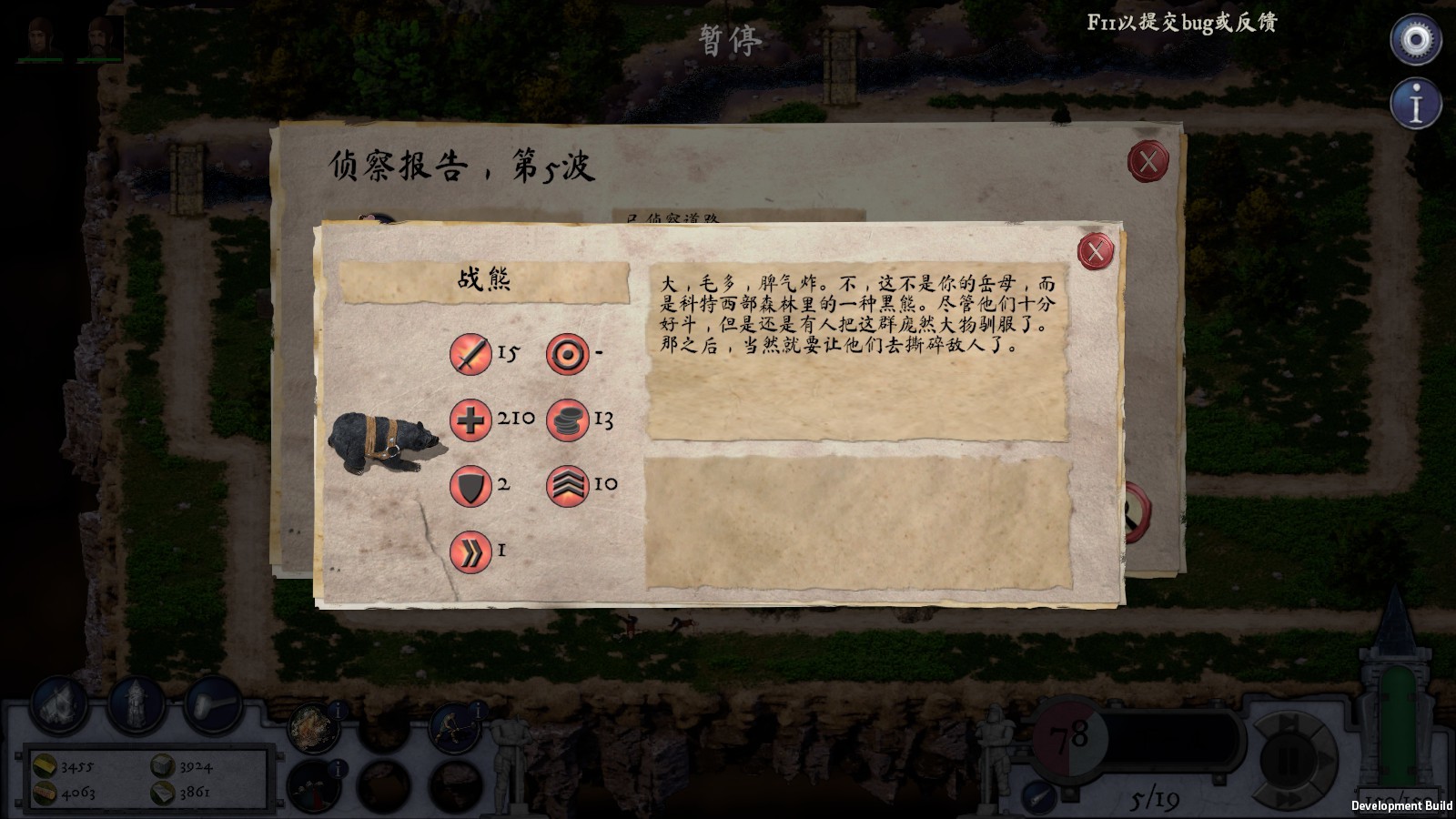The width and height of the screenshot is (1456, 819).
Task: Toggle the info badge on the ore portrait
Action: click(337, 713)
